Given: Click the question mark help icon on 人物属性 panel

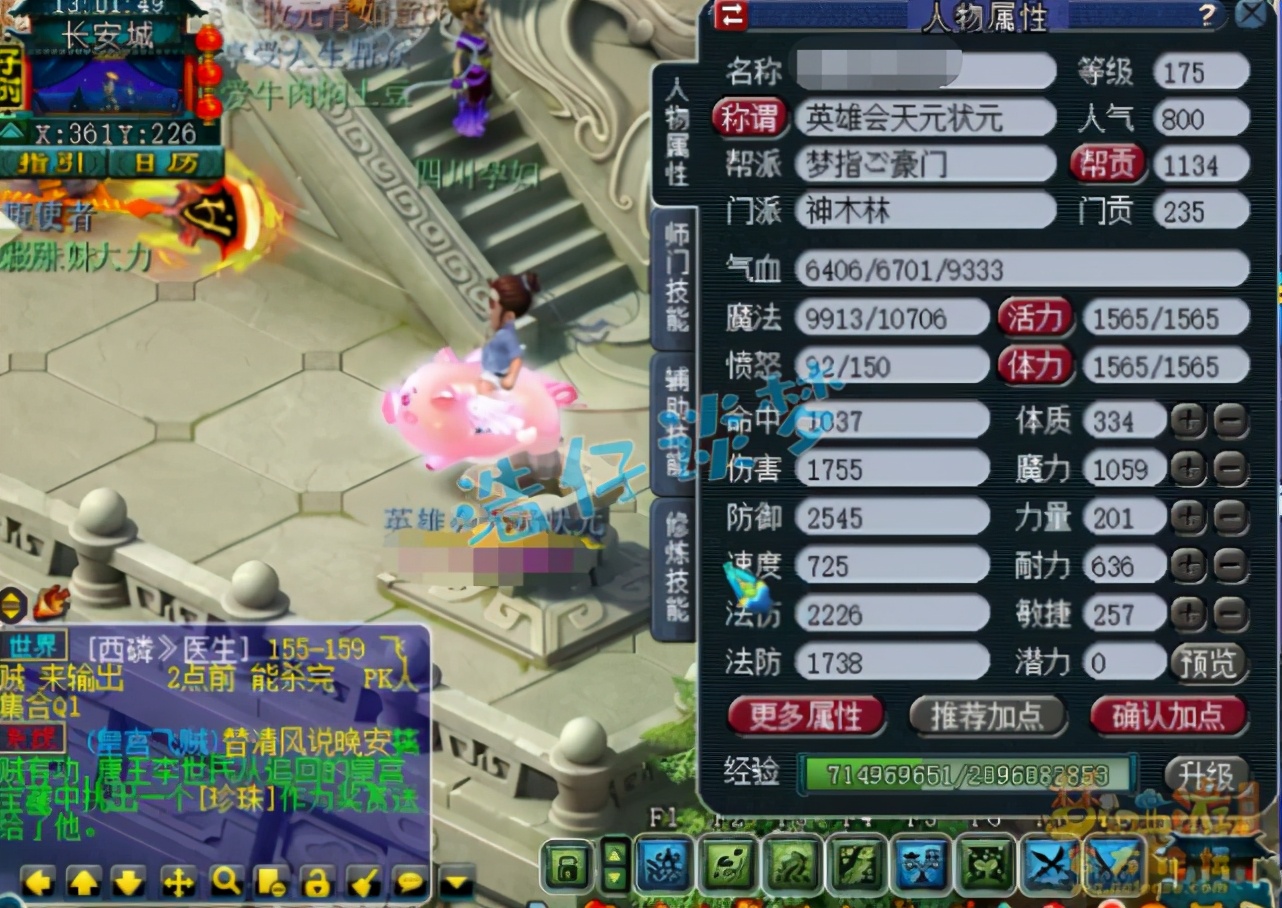Looking at the screenshot, I should click(x=1208, y=15).
